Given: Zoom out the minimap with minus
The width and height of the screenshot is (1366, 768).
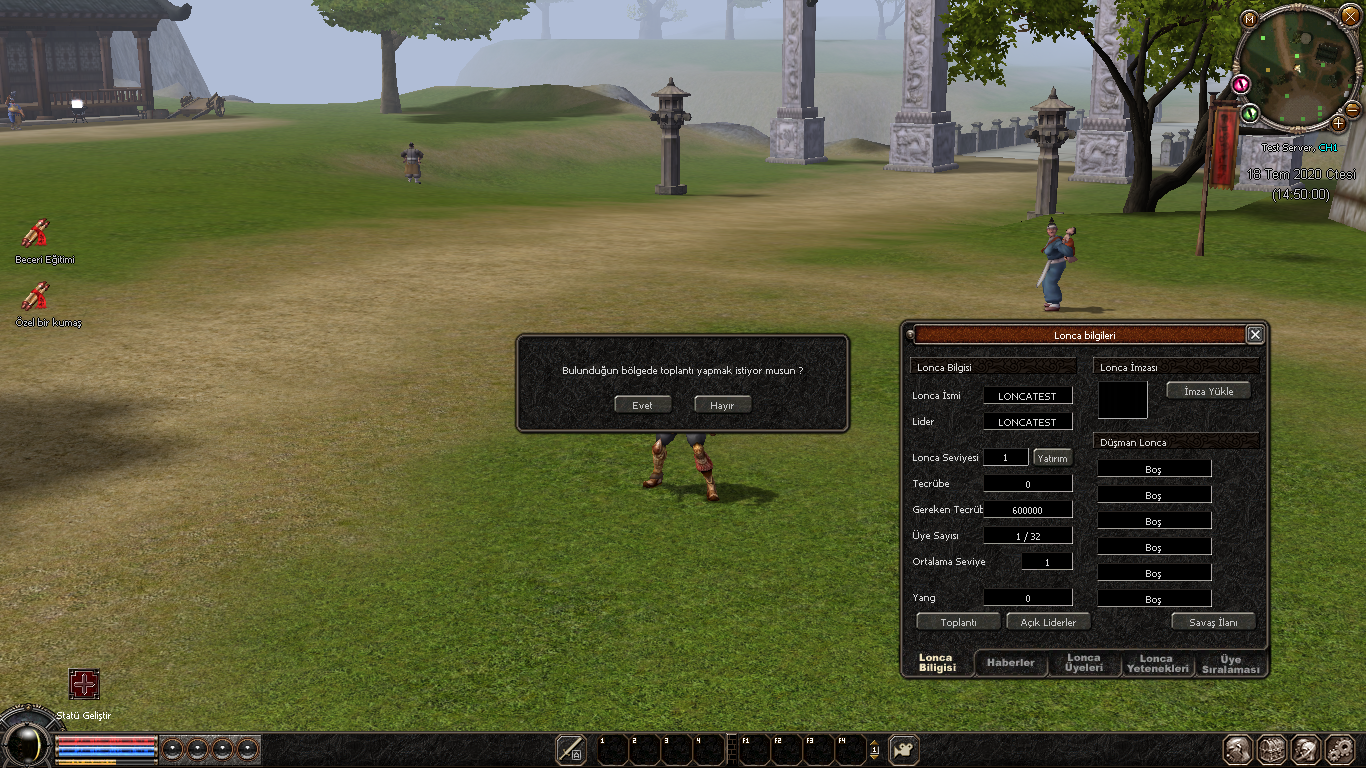Looking at the screenshot, I should coord(1352,109).
